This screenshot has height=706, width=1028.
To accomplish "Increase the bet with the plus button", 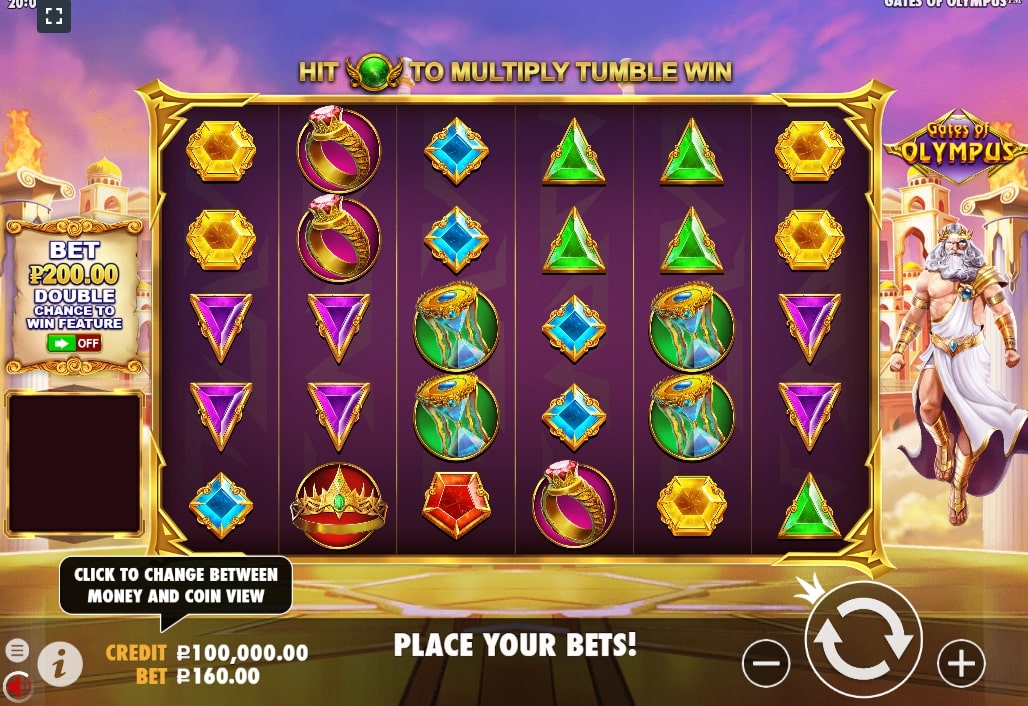I will tap(961, 663).
